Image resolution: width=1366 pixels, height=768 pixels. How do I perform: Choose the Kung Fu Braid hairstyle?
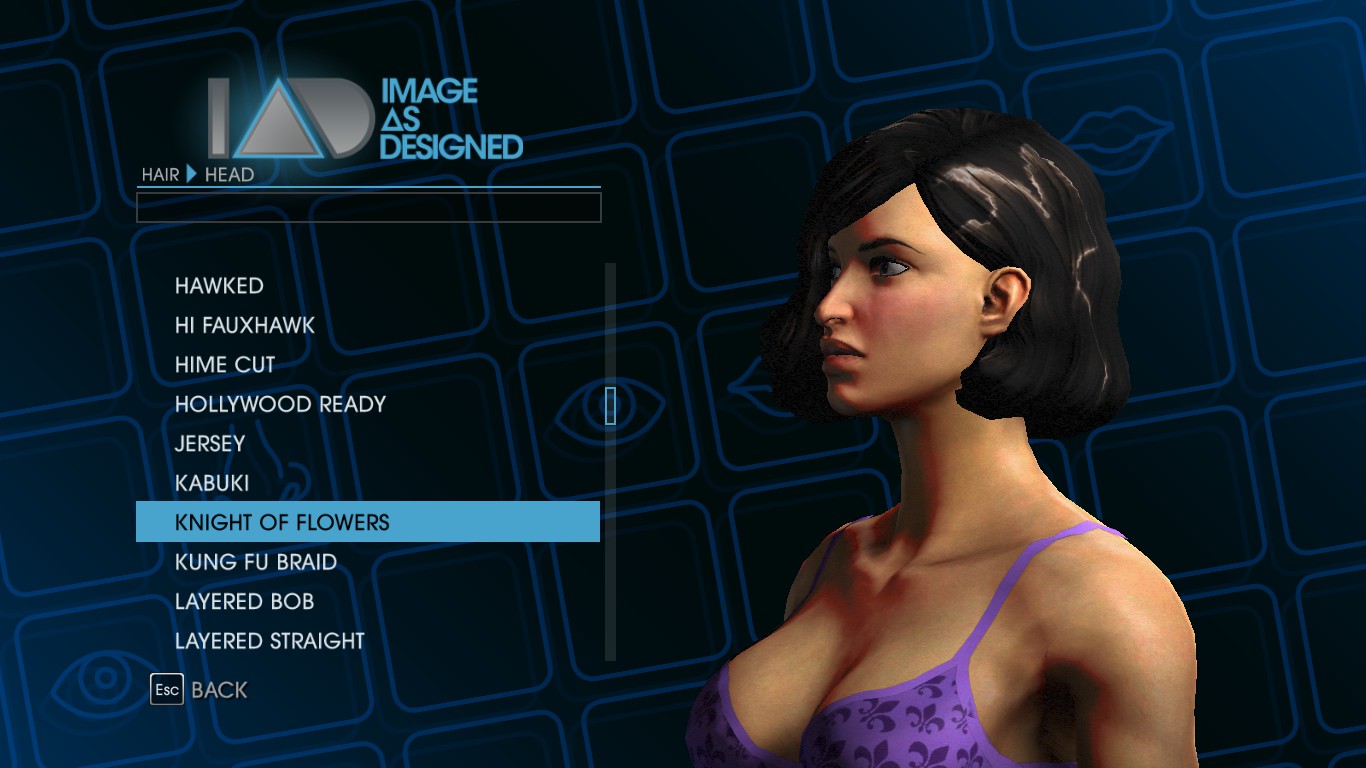point(256,562)
